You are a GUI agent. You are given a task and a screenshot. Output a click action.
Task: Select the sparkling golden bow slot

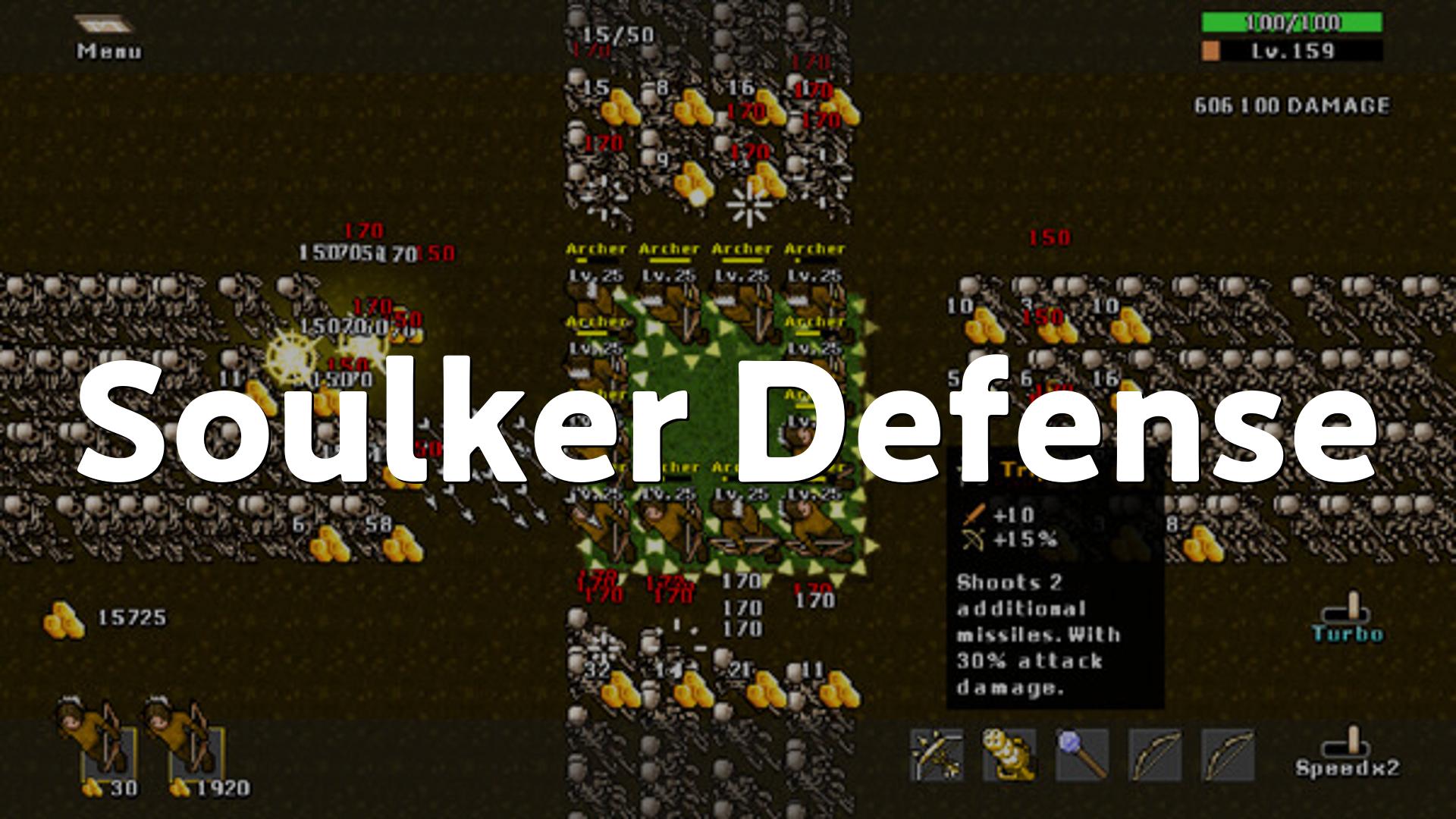(x=937, y=754)
